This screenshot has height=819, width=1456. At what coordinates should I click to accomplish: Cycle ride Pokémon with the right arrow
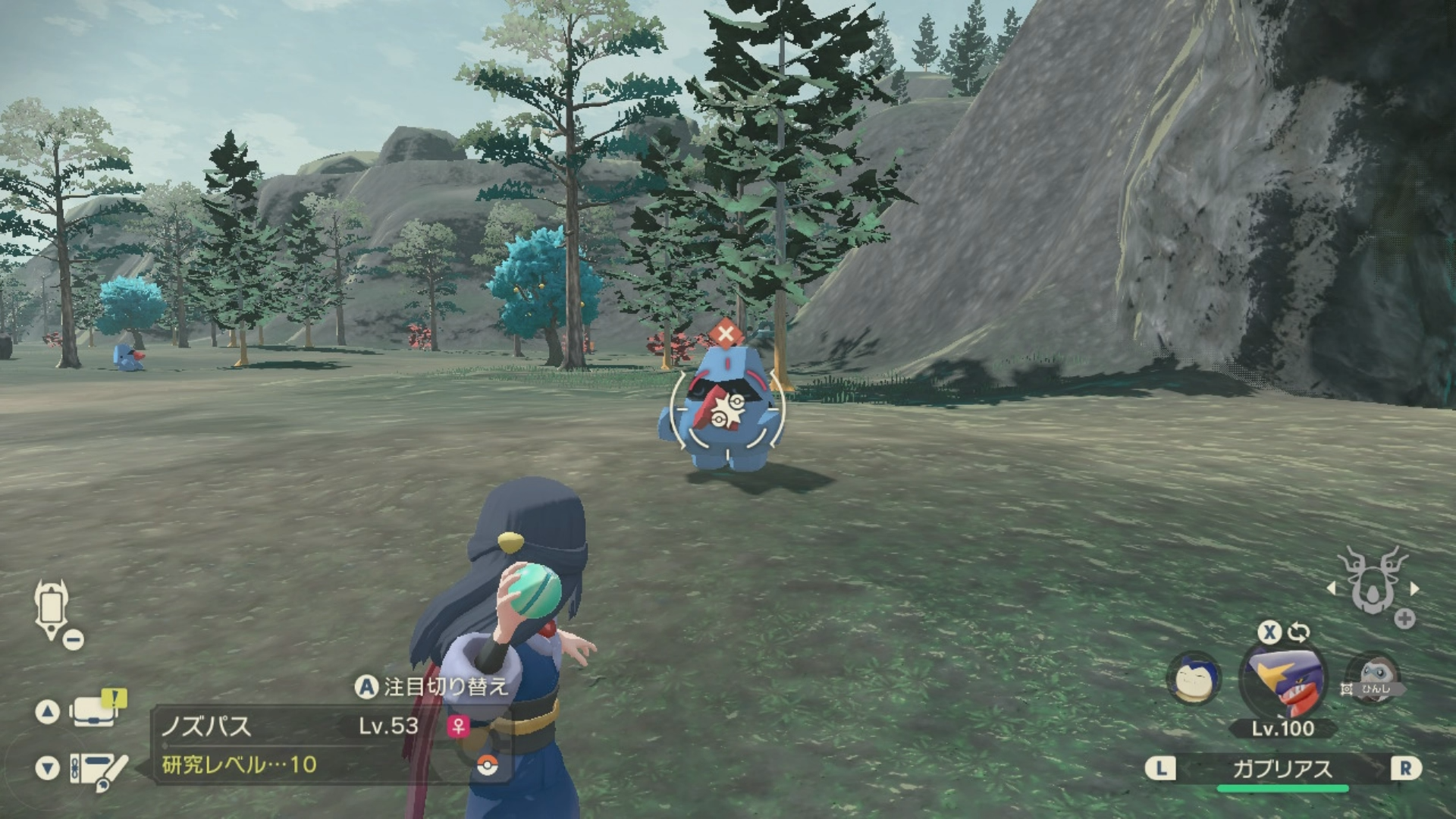[1414, 588]
